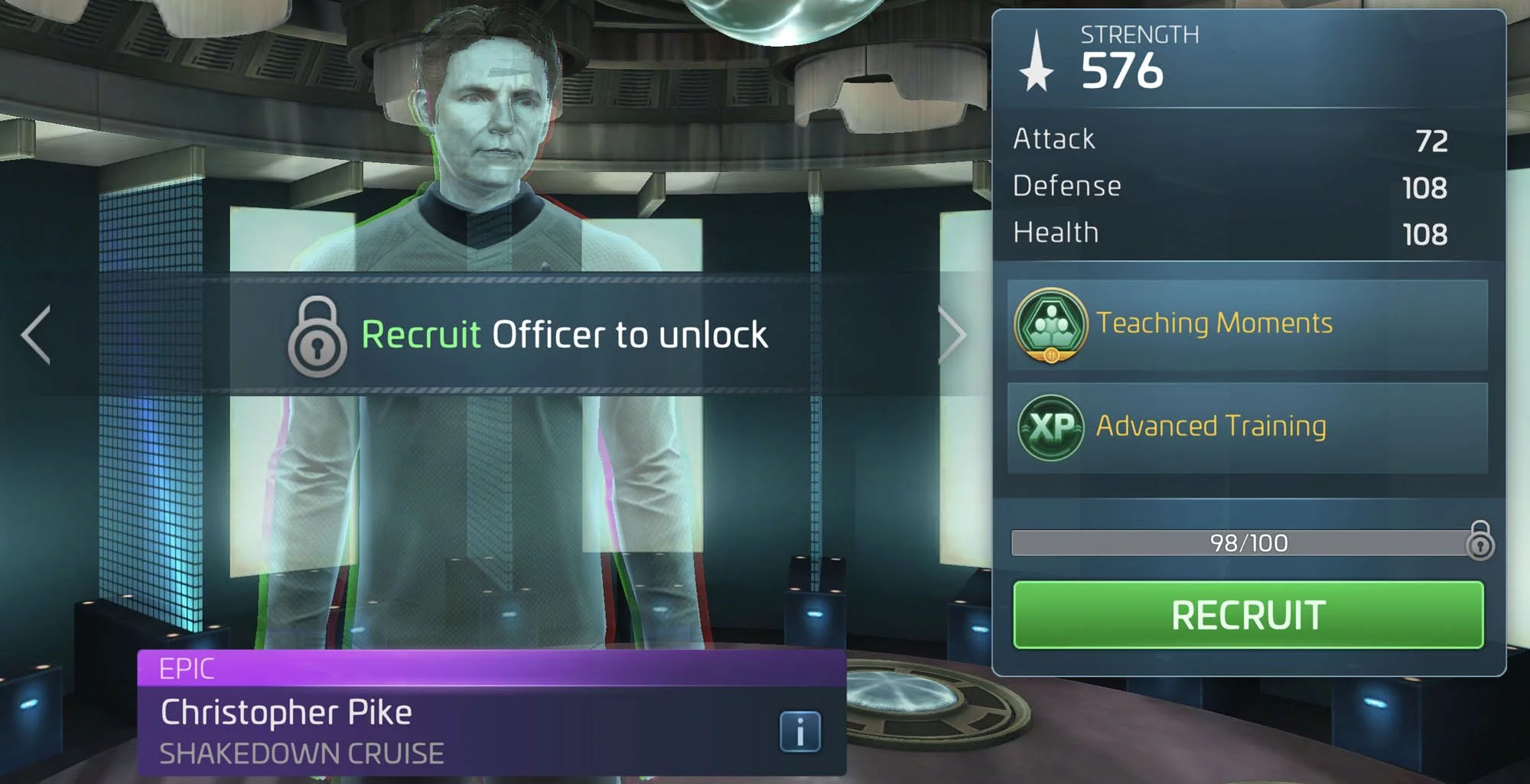Open the Teaching Moments ability details
The image size is (1530, 784).
click(1247, 324)
